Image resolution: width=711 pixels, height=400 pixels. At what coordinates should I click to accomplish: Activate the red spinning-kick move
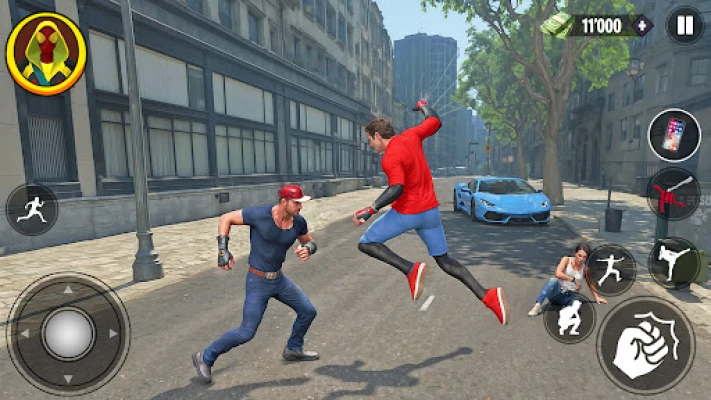[x=673, y=194]
